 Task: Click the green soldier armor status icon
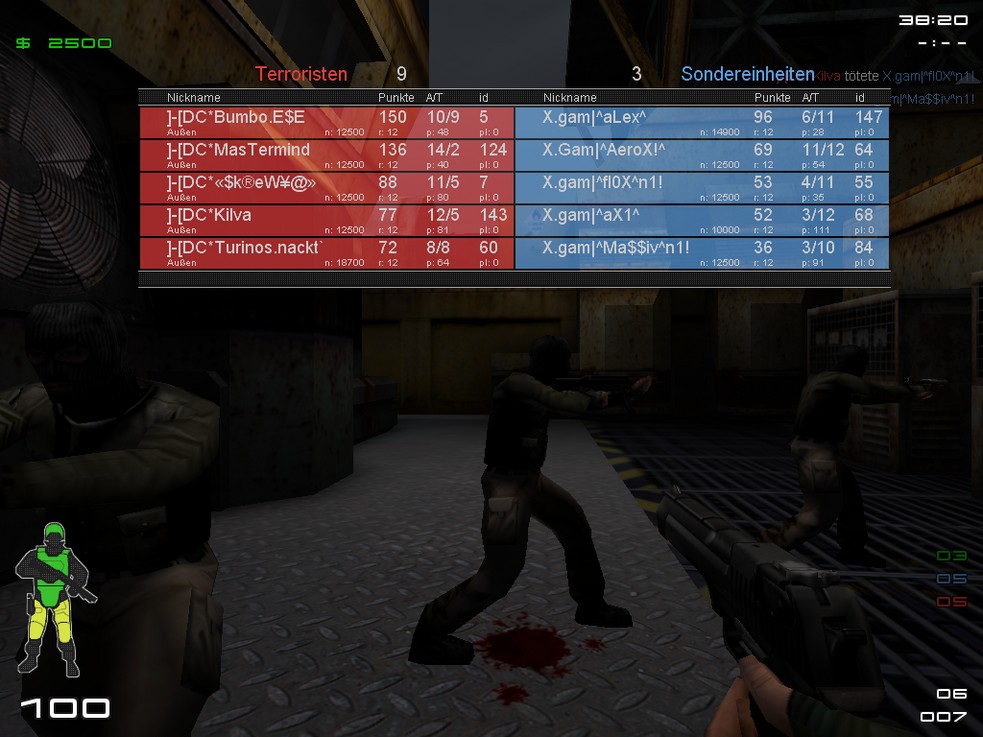coord(54,598)
